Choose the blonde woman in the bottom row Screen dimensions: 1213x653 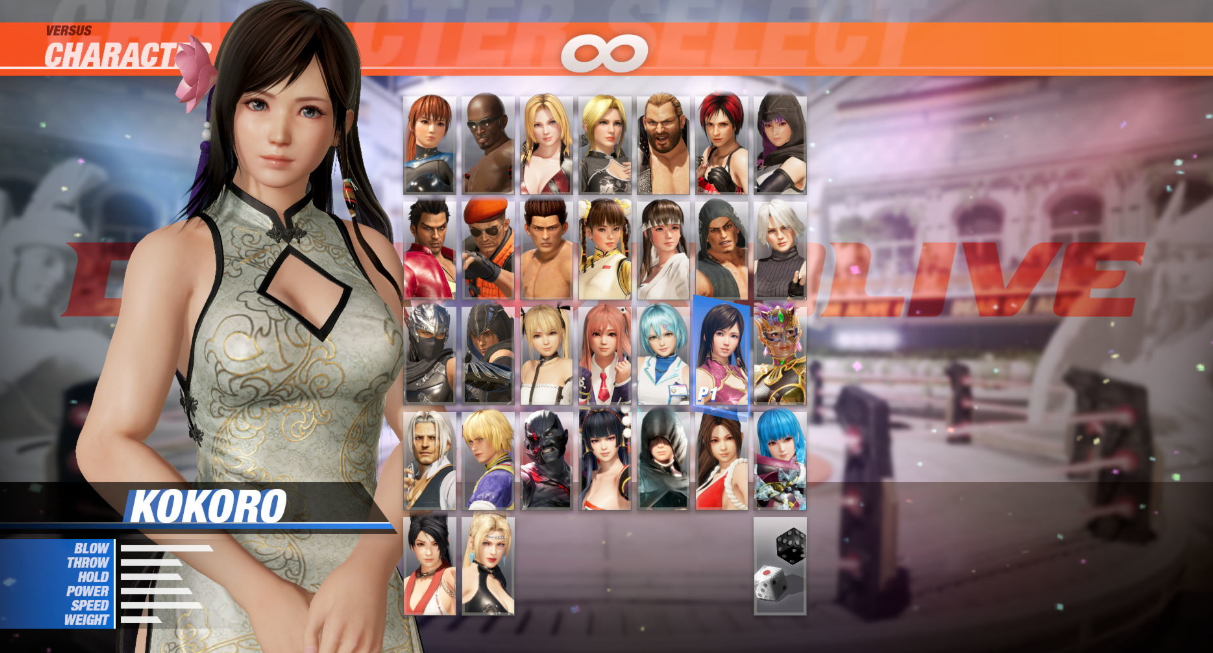(x=488, y=565)
